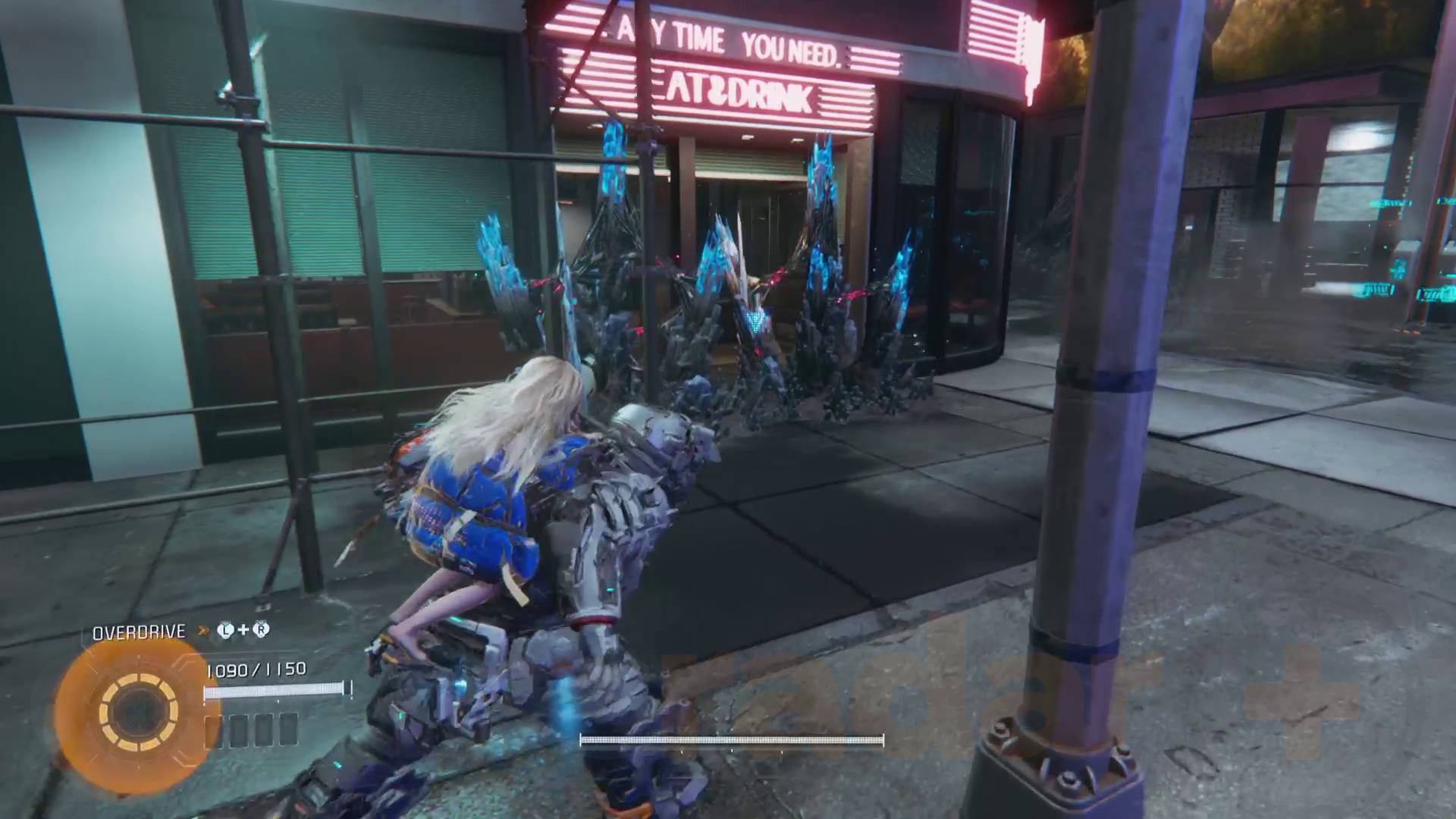Select the OVERDRIVE label text
Screen dimensions: 1456x819
click(139, 630)
